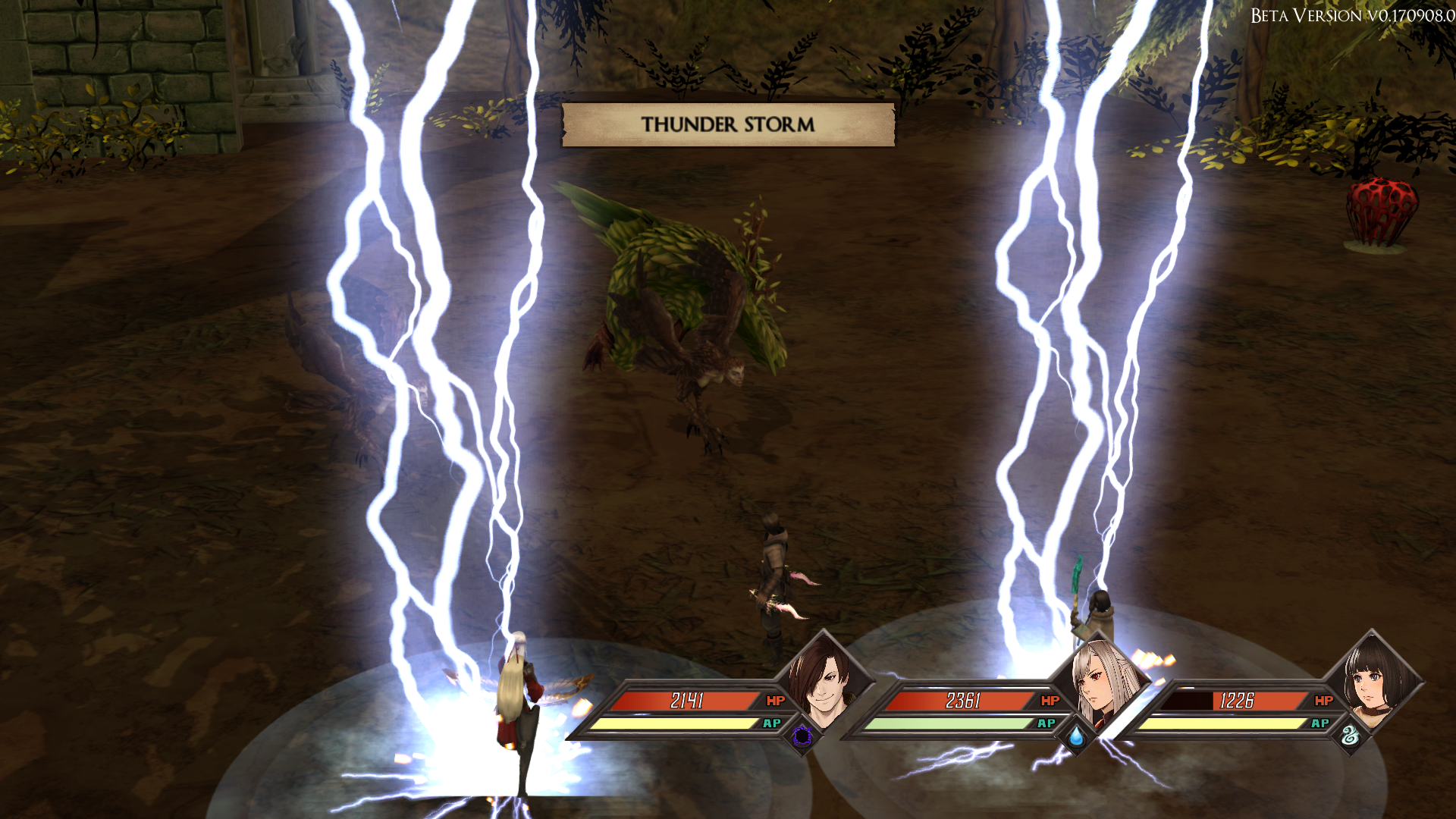This screenshot has width=1456, height=819.
Task: Click the teal wind swirl element icon
Action: tap(1351, 736)
